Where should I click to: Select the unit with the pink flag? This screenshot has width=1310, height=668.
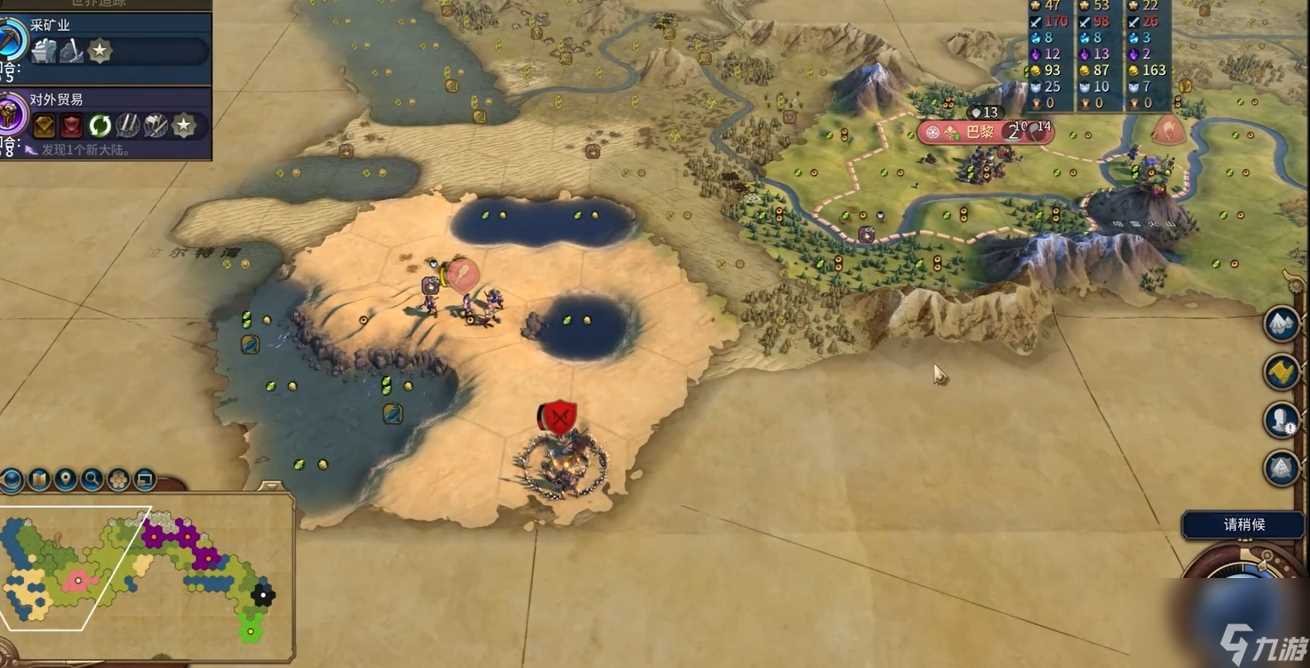460,275
